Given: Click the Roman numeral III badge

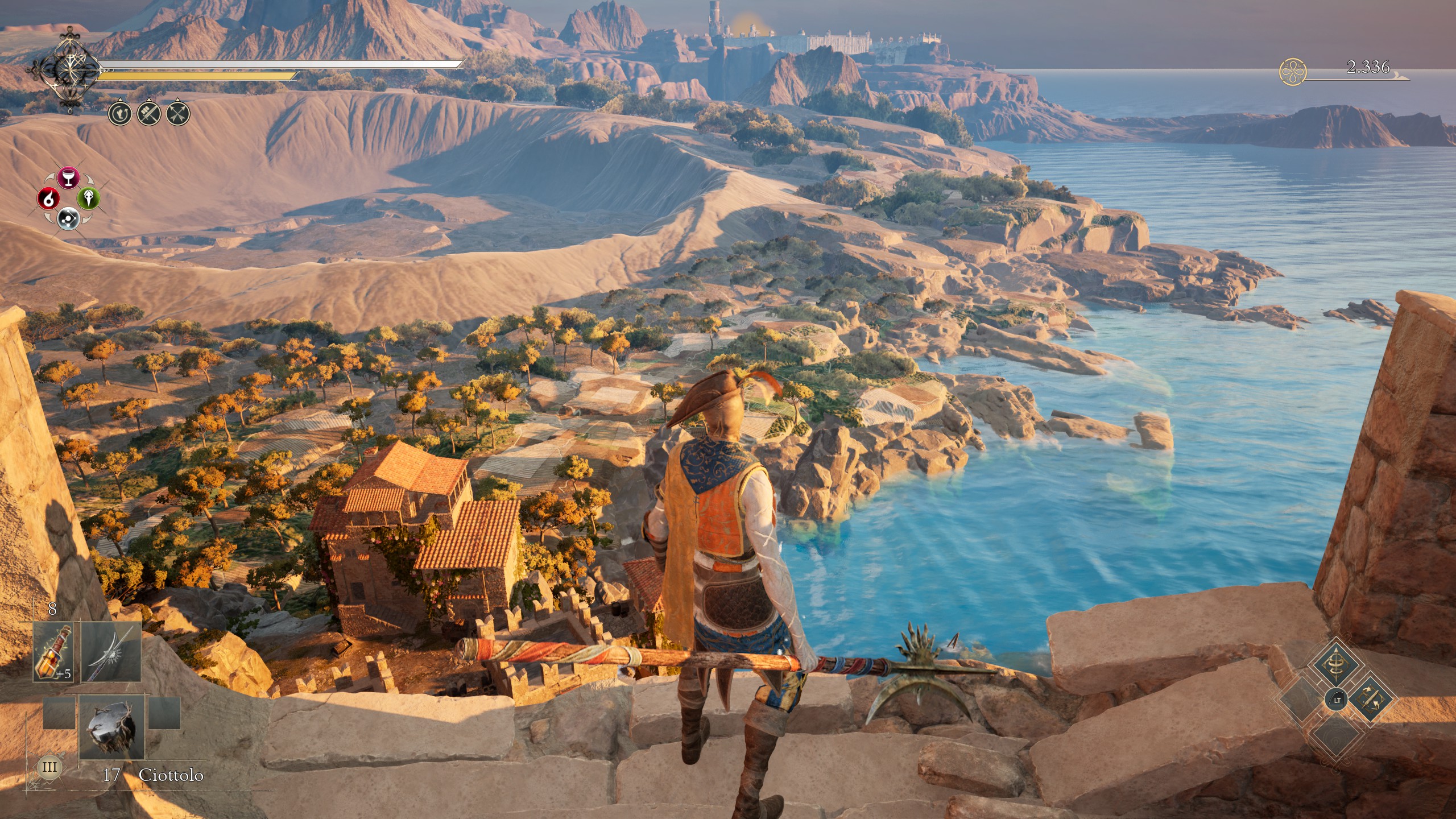Looking at the screenshot, I should (49, 767).
